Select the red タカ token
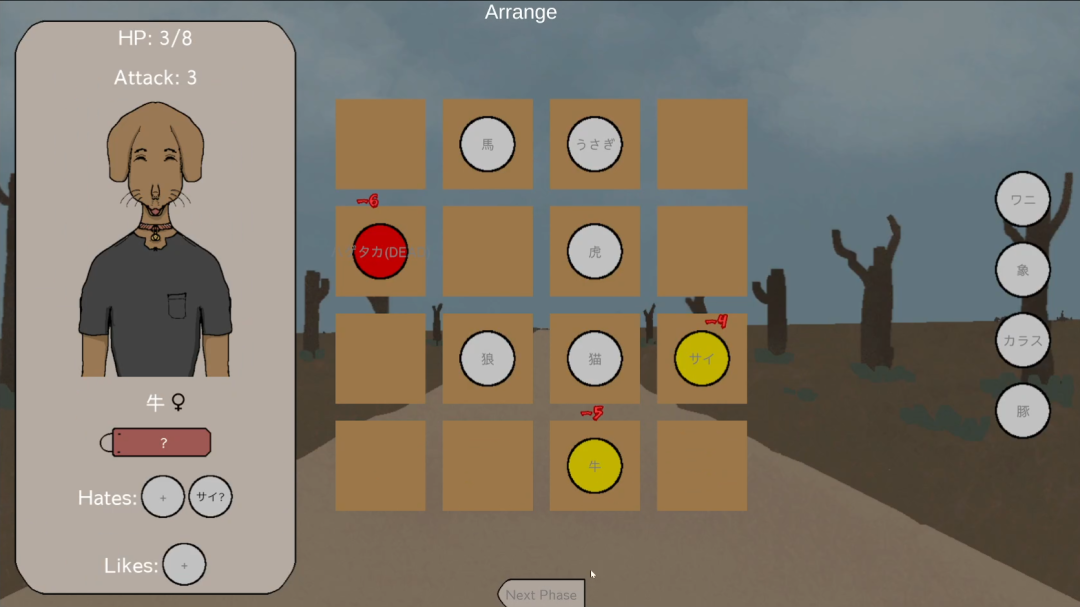This screenshot has width=1080, height=607. [x=380, y=251]
